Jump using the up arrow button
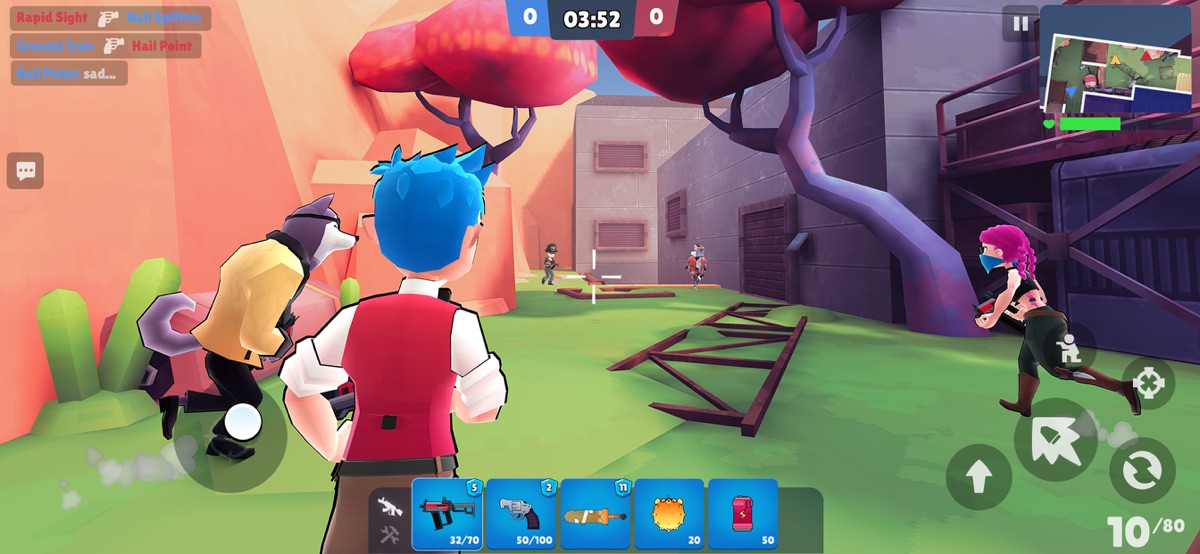Image resolution: width=1200 pixels, height=554 pixels. 978,477
